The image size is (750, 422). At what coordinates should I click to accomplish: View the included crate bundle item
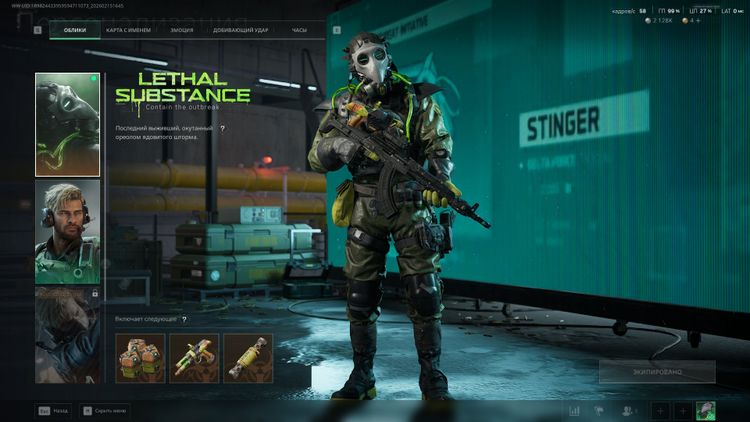[140, 357]
